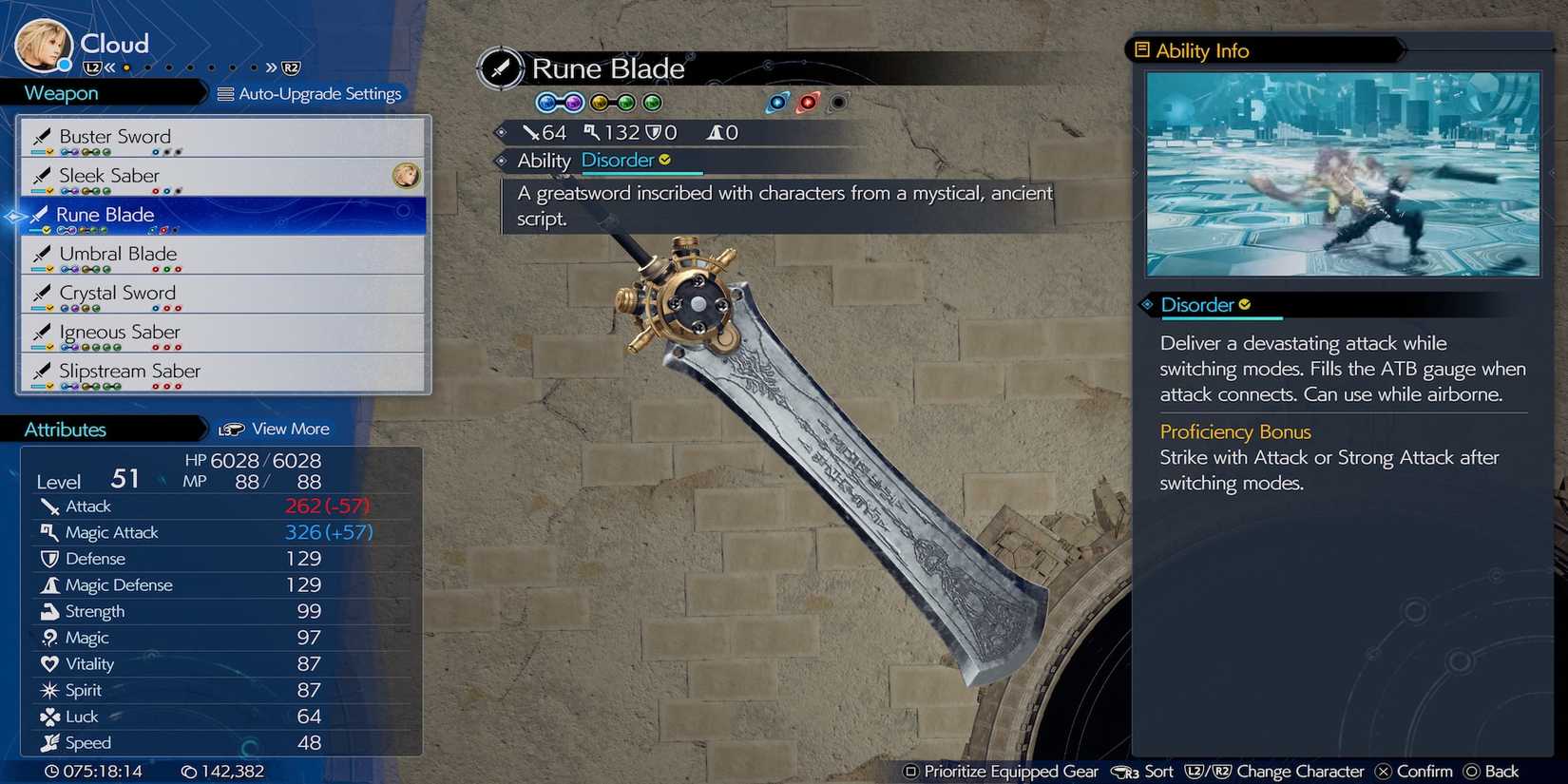The image size is (1568, 784).
Task: Click the Luck clover icon in Attributes
Action: [x=50, y=717]
